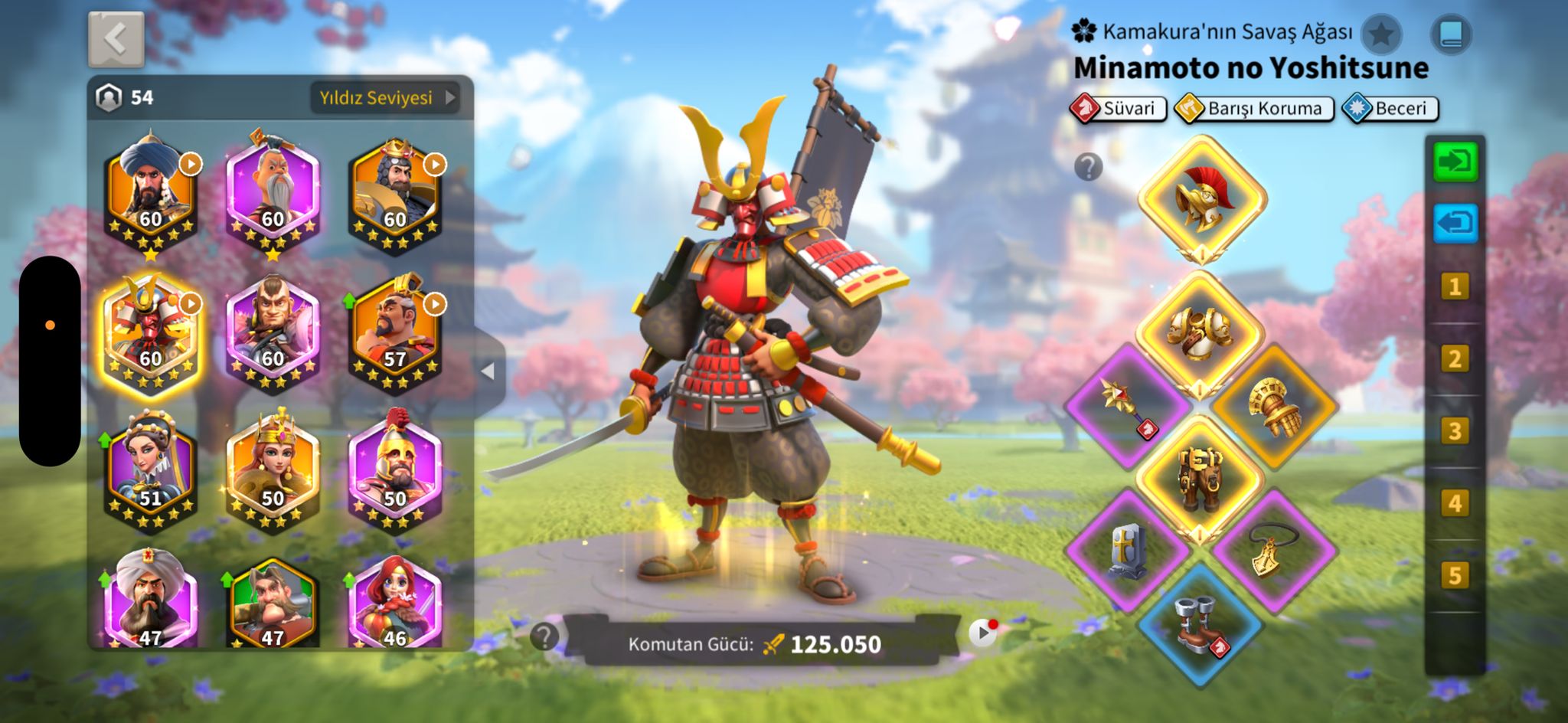1568x723 pixels.
Task: Open the book icon near commander name
Action: click(x=1451, y=34)
